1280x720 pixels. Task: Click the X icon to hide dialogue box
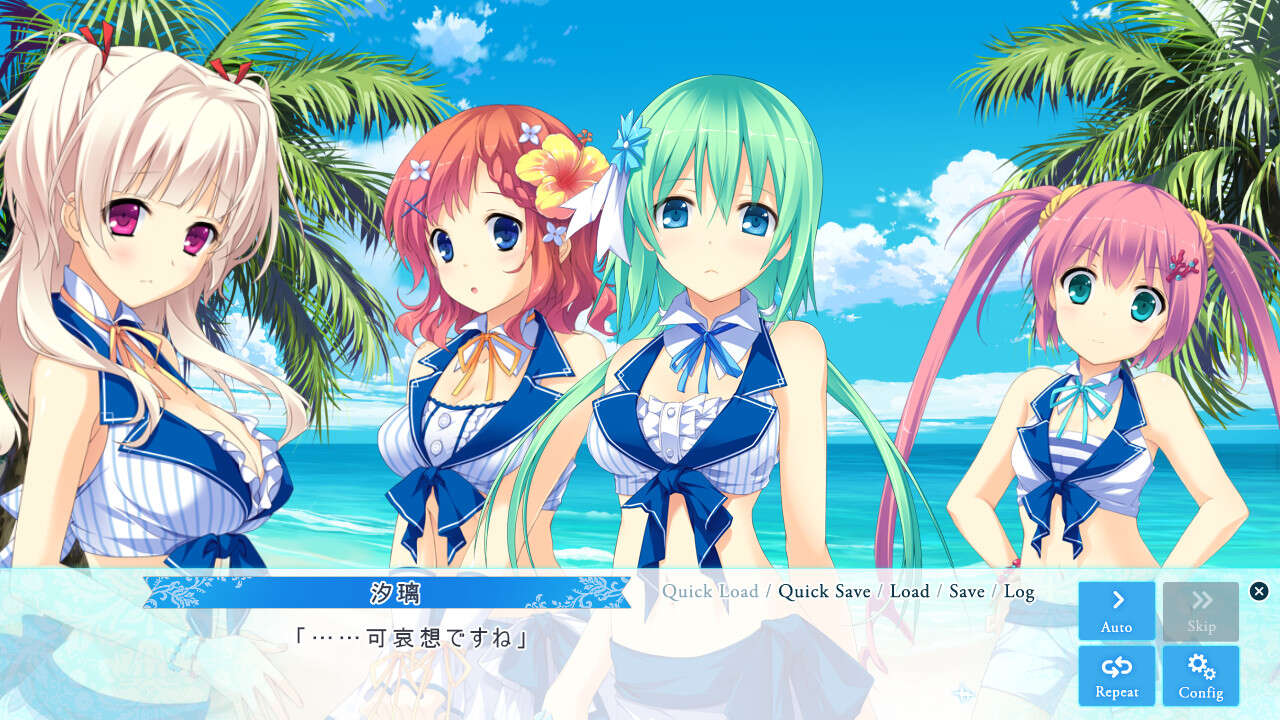click(x=1259, y=589)
